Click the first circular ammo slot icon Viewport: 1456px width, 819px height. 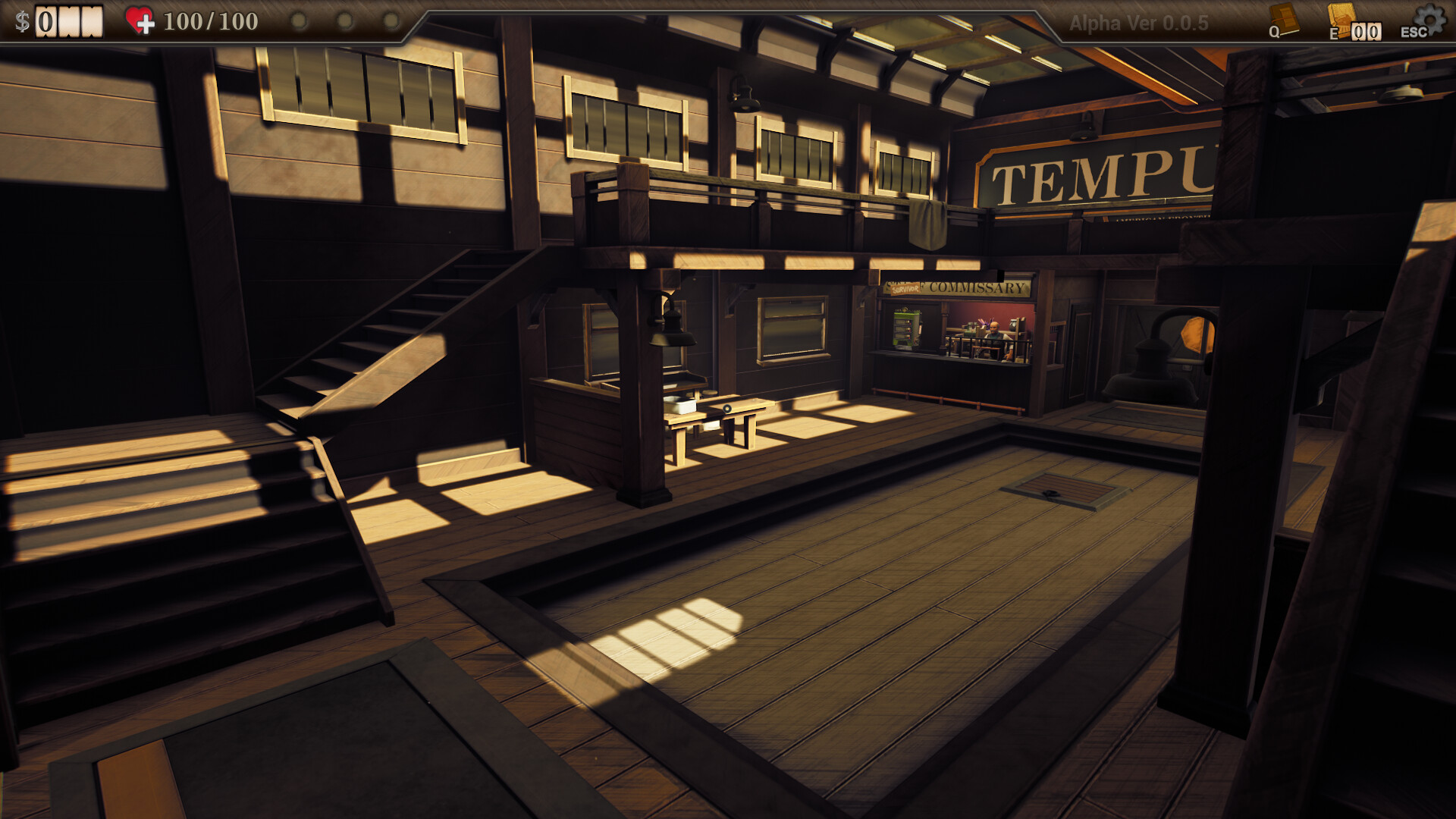[x=299, y=20]
